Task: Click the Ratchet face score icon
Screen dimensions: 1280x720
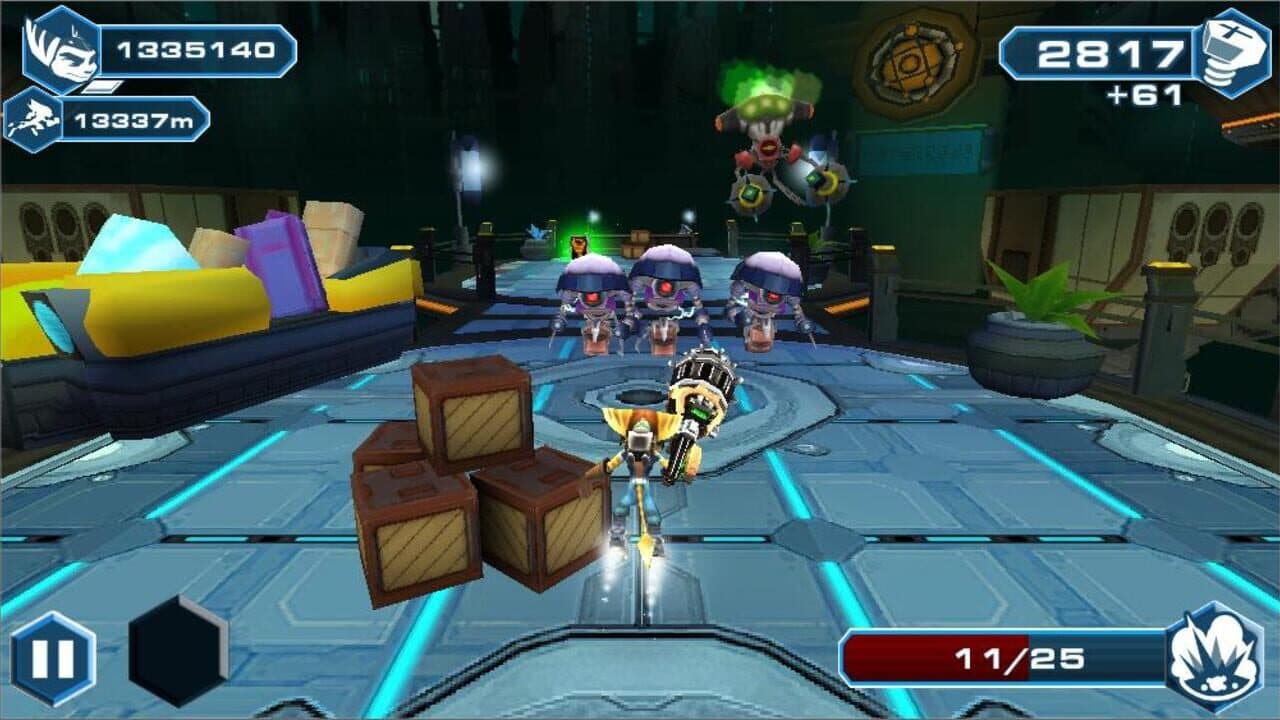Action: [60, 47]
